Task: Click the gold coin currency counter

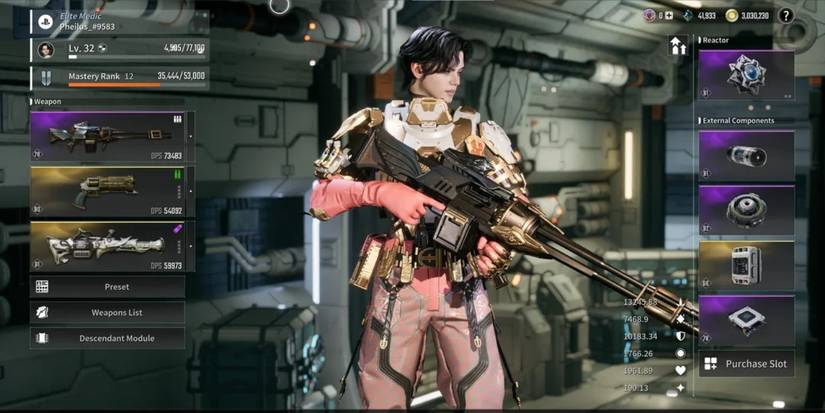Action: [x=746, y=16]
